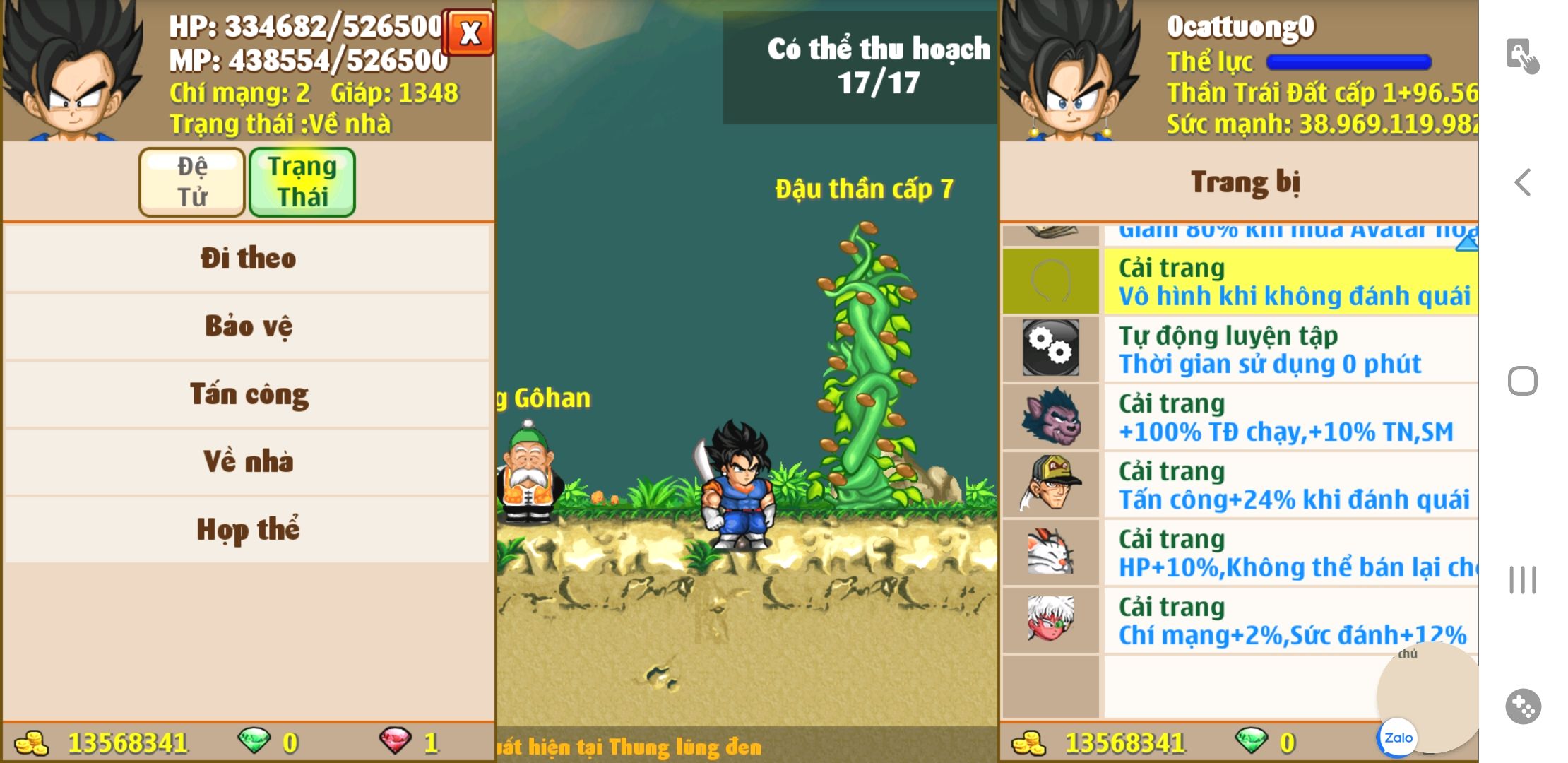
Task: Activate the Hợp thể fusion option
Action: tap(247, 529)
